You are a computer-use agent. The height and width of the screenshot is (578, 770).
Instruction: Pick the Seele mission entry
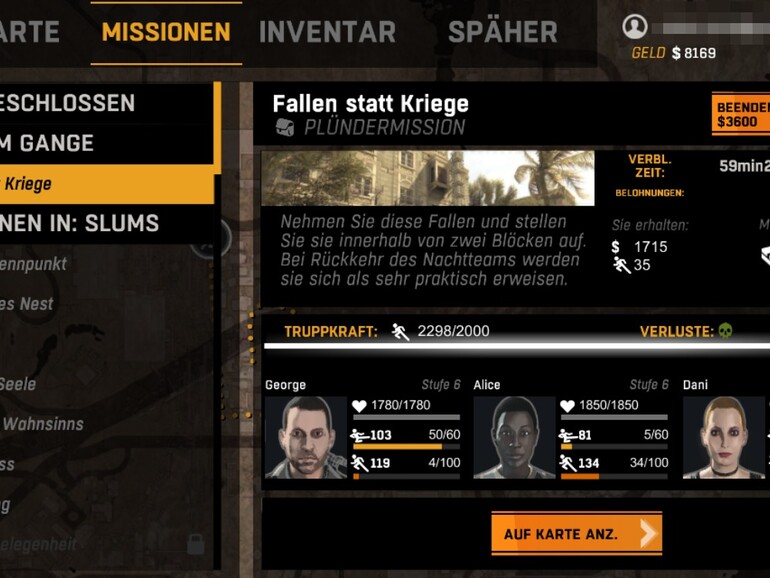click(20, 384)
